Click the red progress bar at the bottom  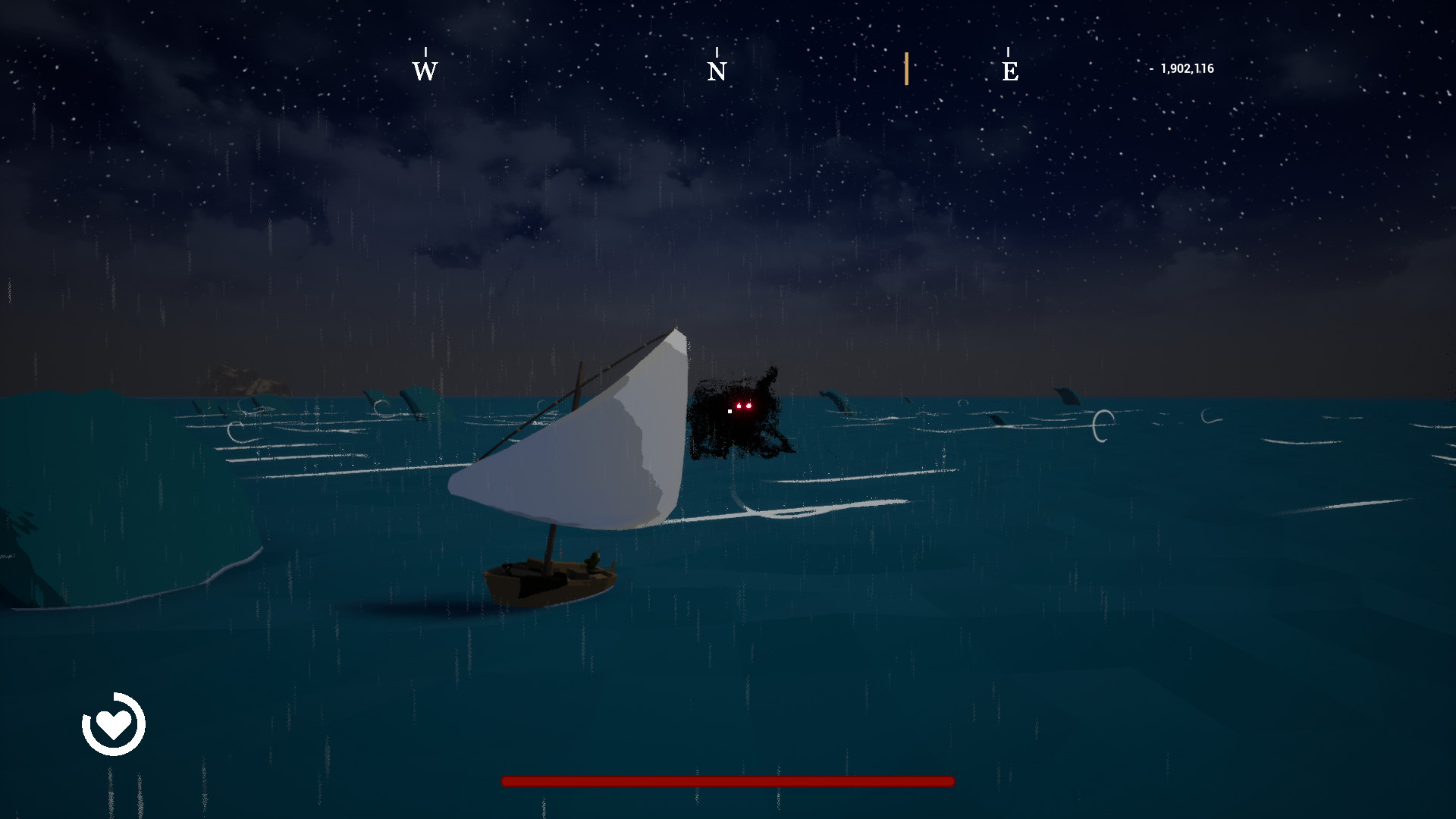click(726, 780)
